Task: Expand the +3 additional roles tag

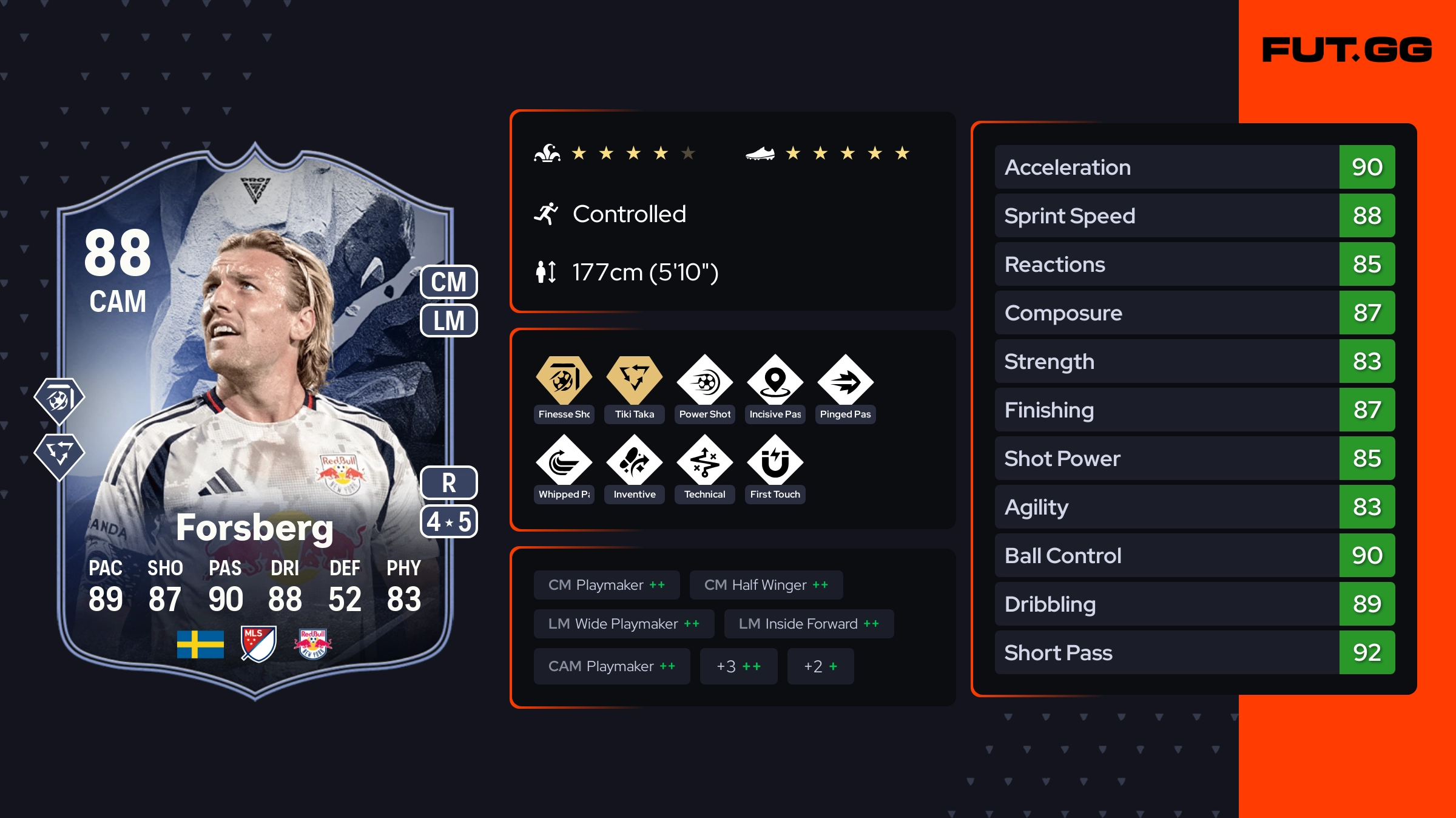Action: click(738, 666)
